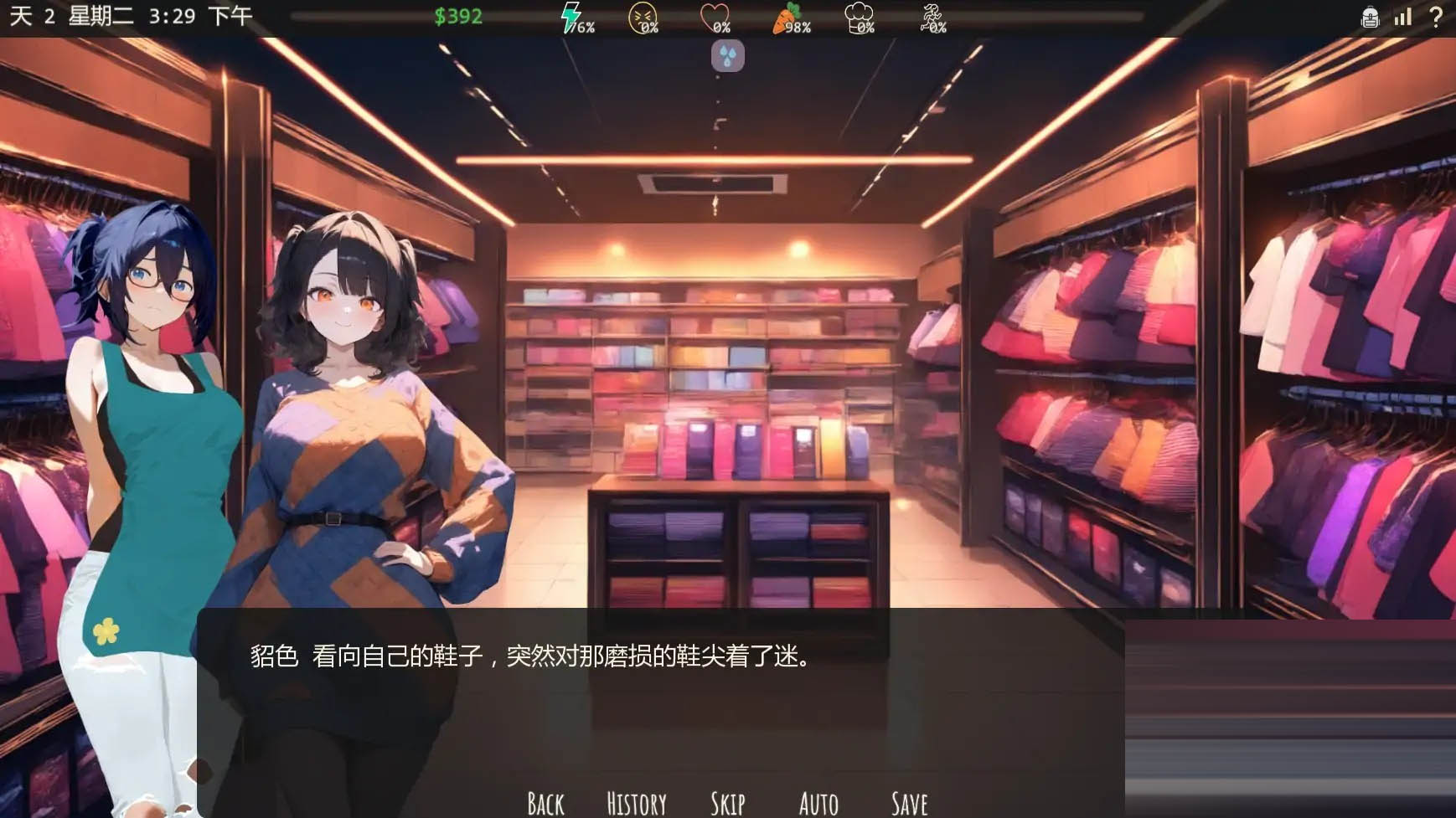1456x818 pixels.
Task: Select the running fitness stat icon
Action: coord(930,17)
